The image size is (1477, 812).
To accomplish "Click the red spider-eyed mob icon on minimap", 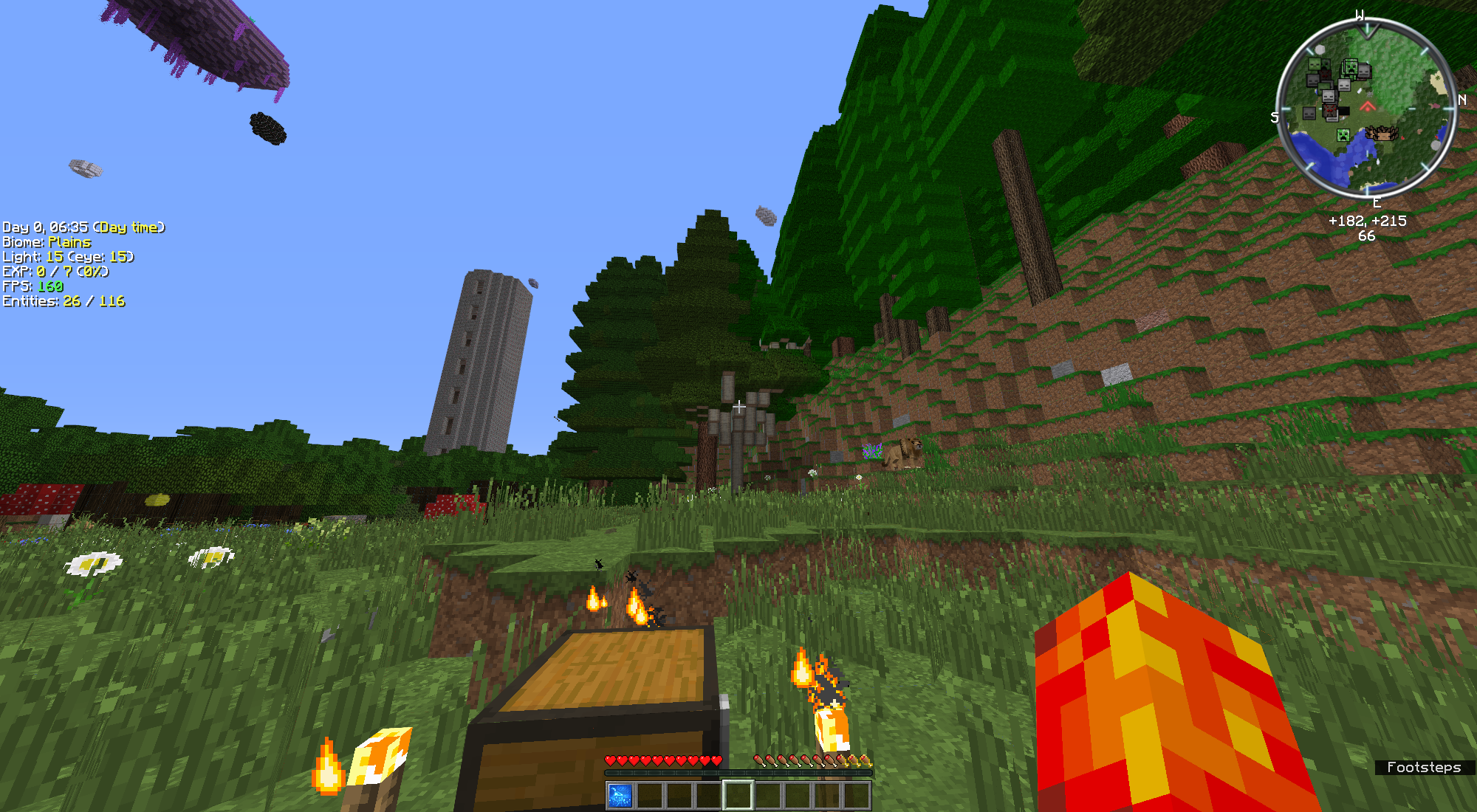I will coord(1329,109).
